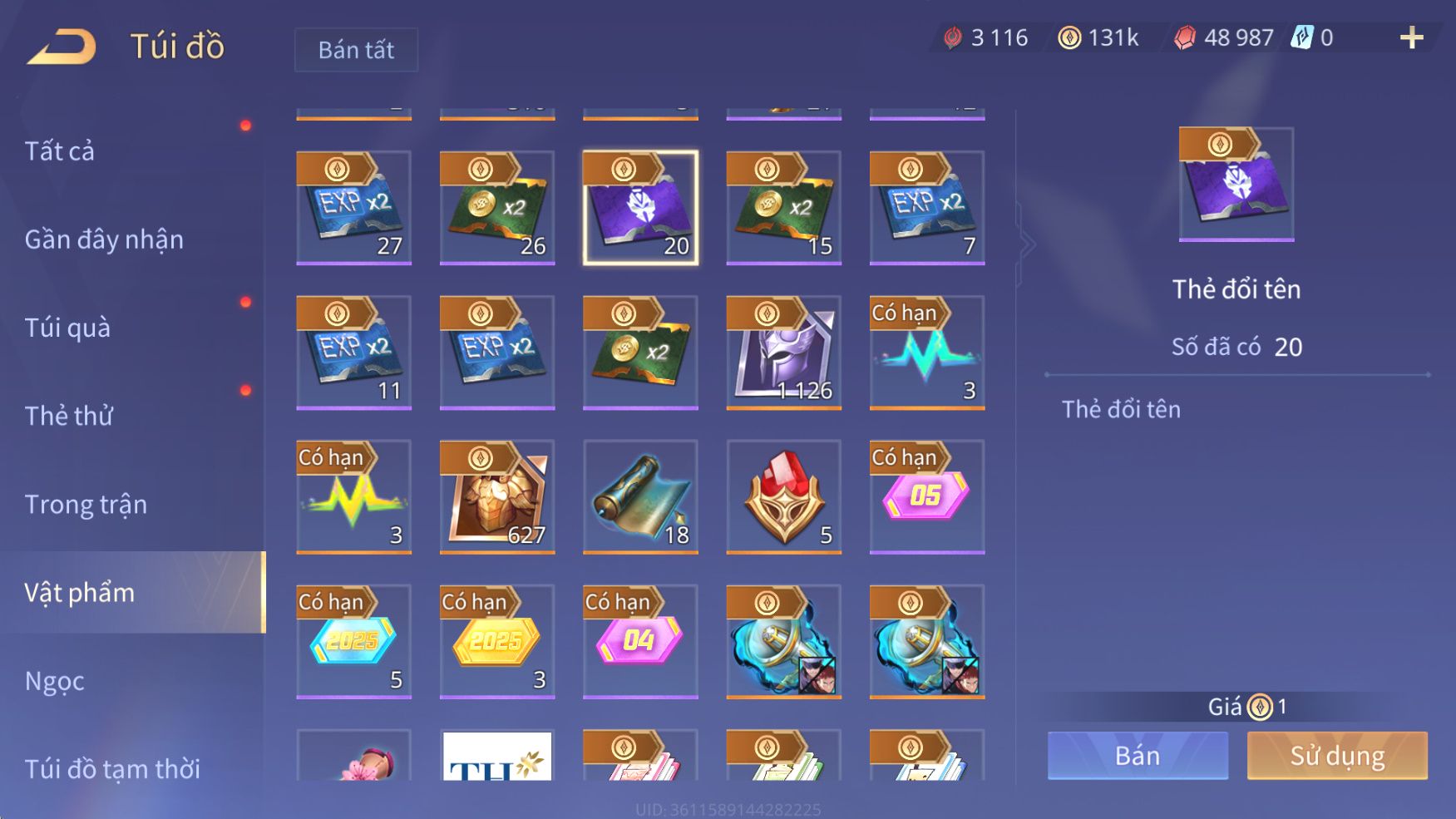
Task: Pick the golden armor item with 627
Action: tap(497, 496)
